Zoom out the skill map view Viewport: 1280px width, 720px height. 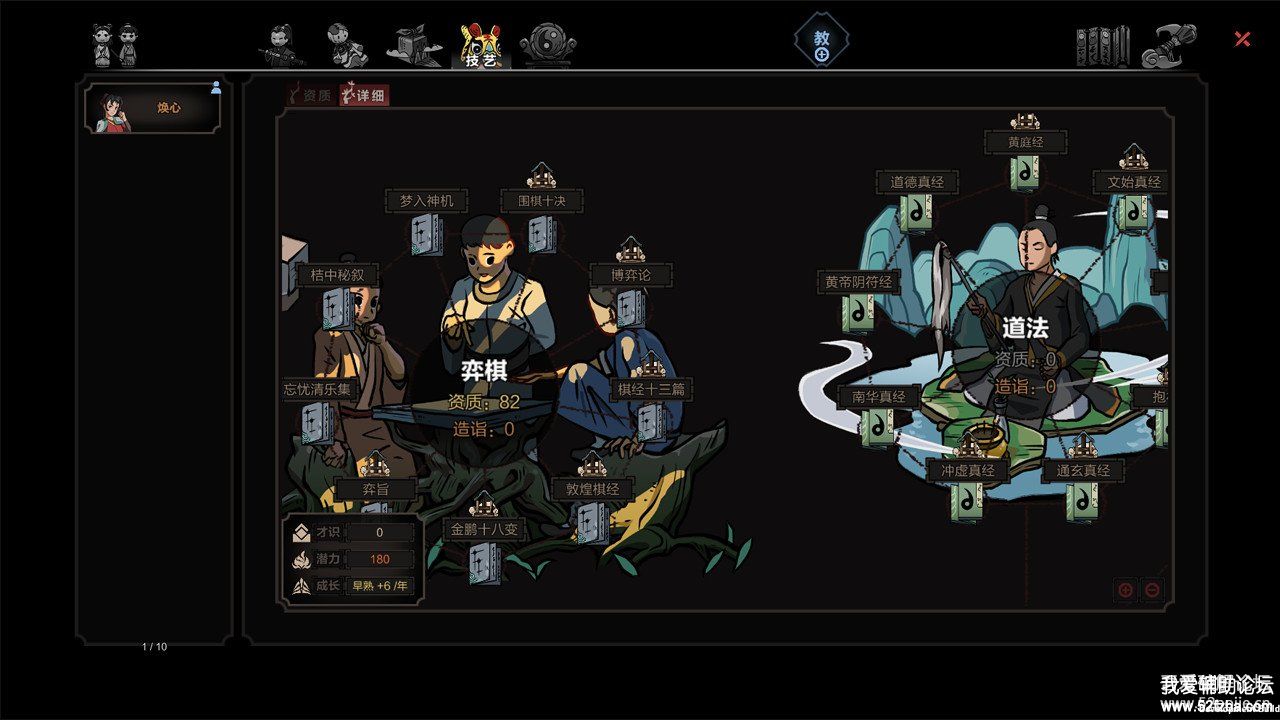coord(1152,590)
